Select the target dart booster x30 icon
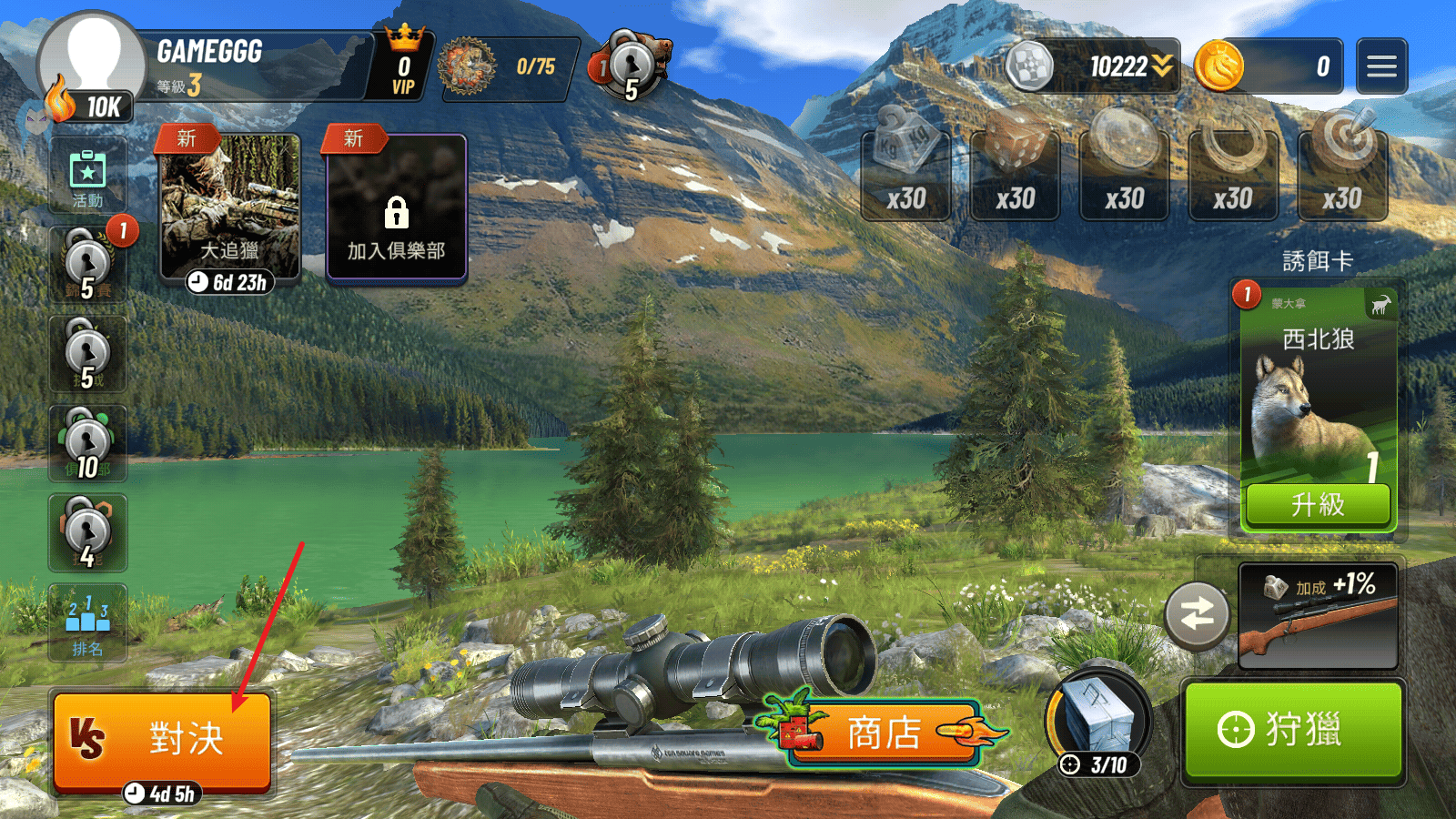The image size is (1456, 819). click(1342, 173)
